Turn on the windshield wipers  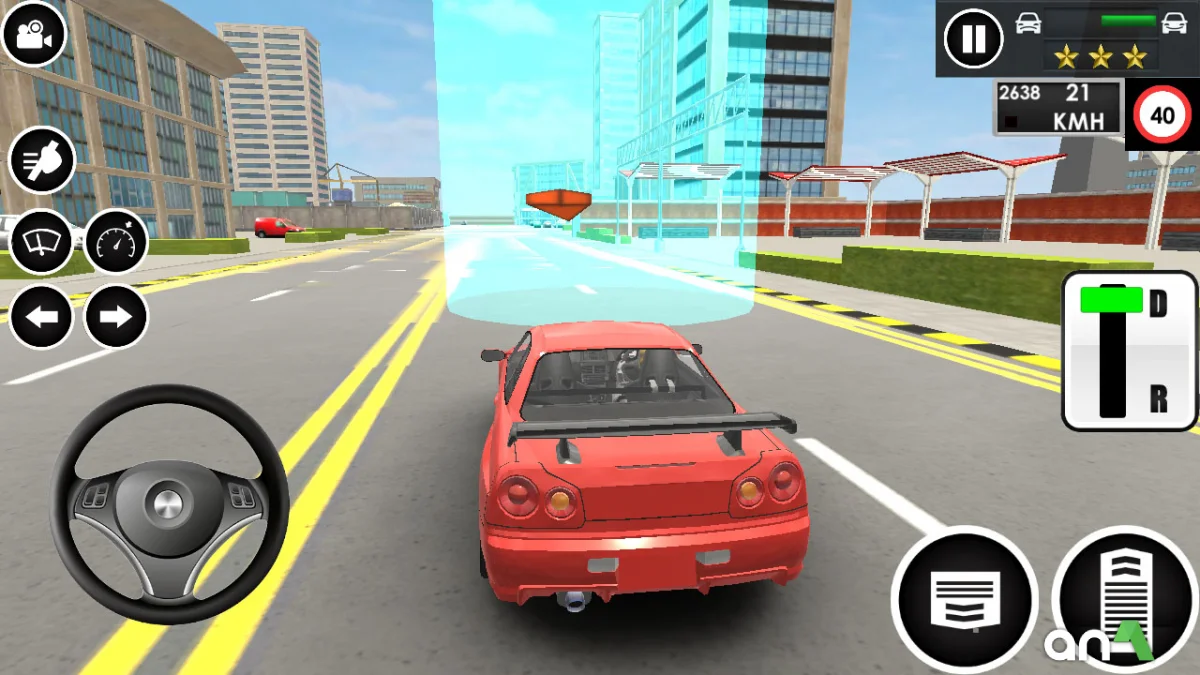click(42, 241)
